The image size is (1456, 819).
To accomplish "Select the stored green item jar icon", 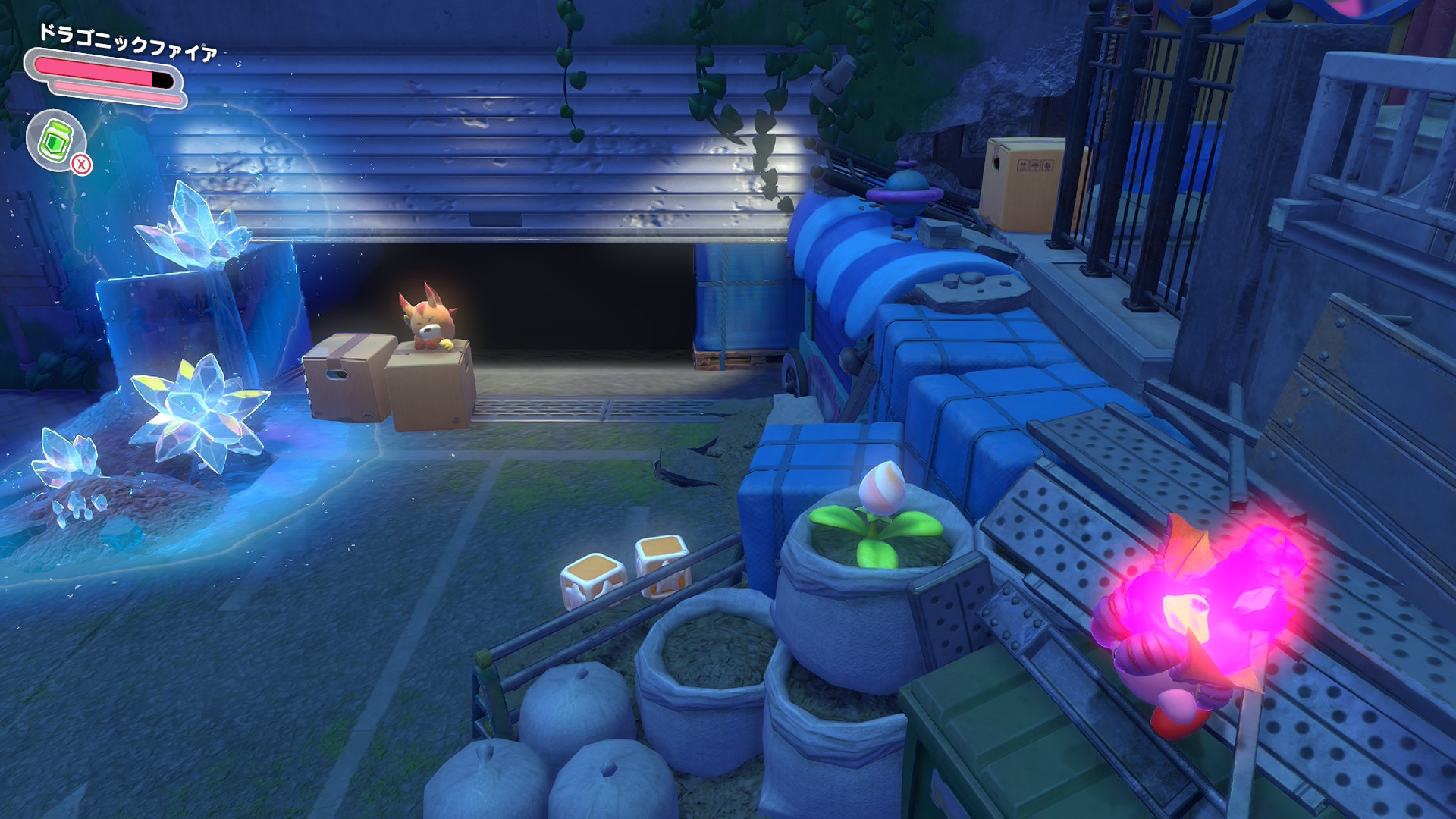I will coord(56,140).
